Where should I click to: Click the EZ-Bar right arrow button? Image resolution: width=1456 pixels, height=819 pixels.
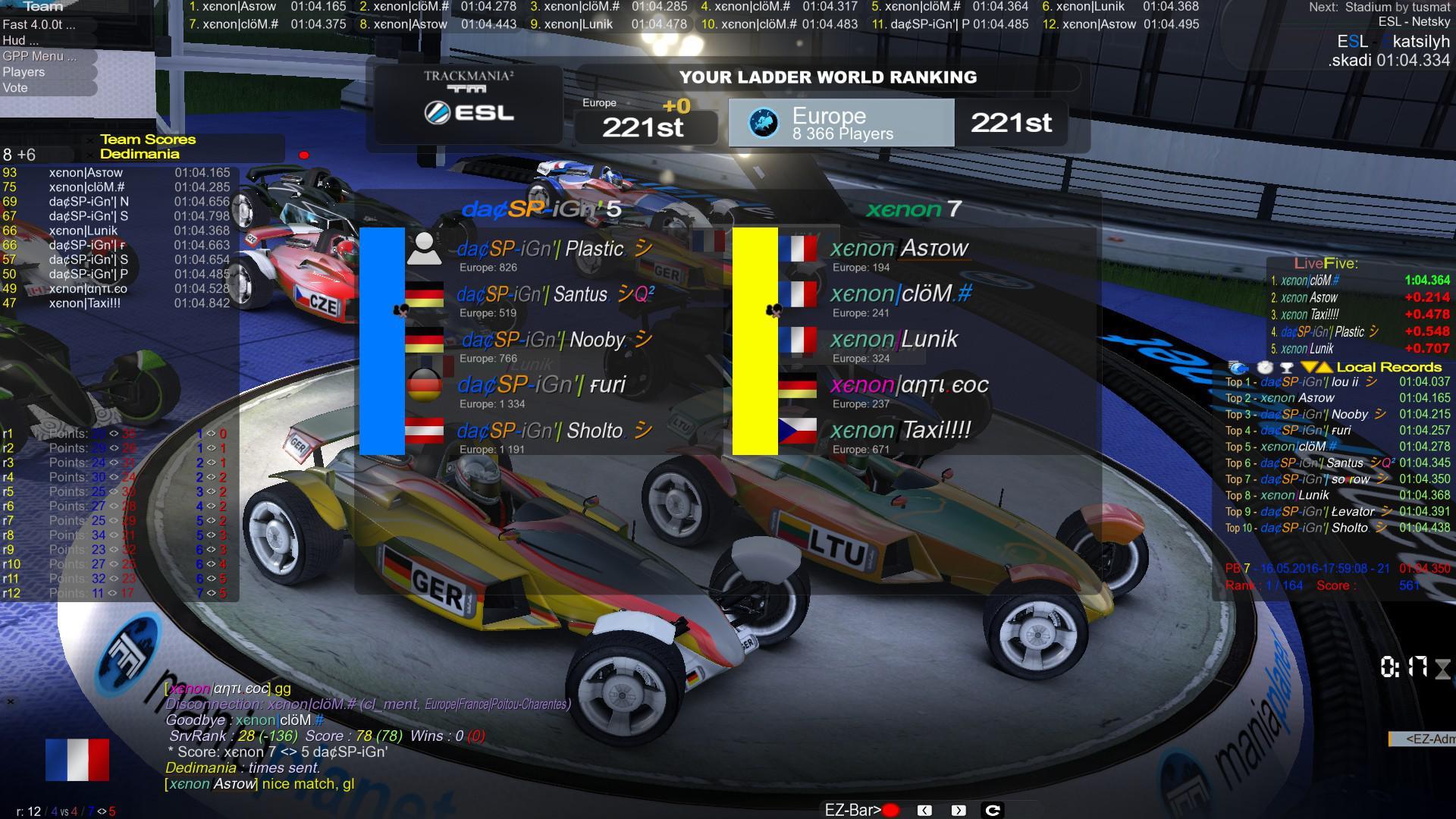point(959,810)
